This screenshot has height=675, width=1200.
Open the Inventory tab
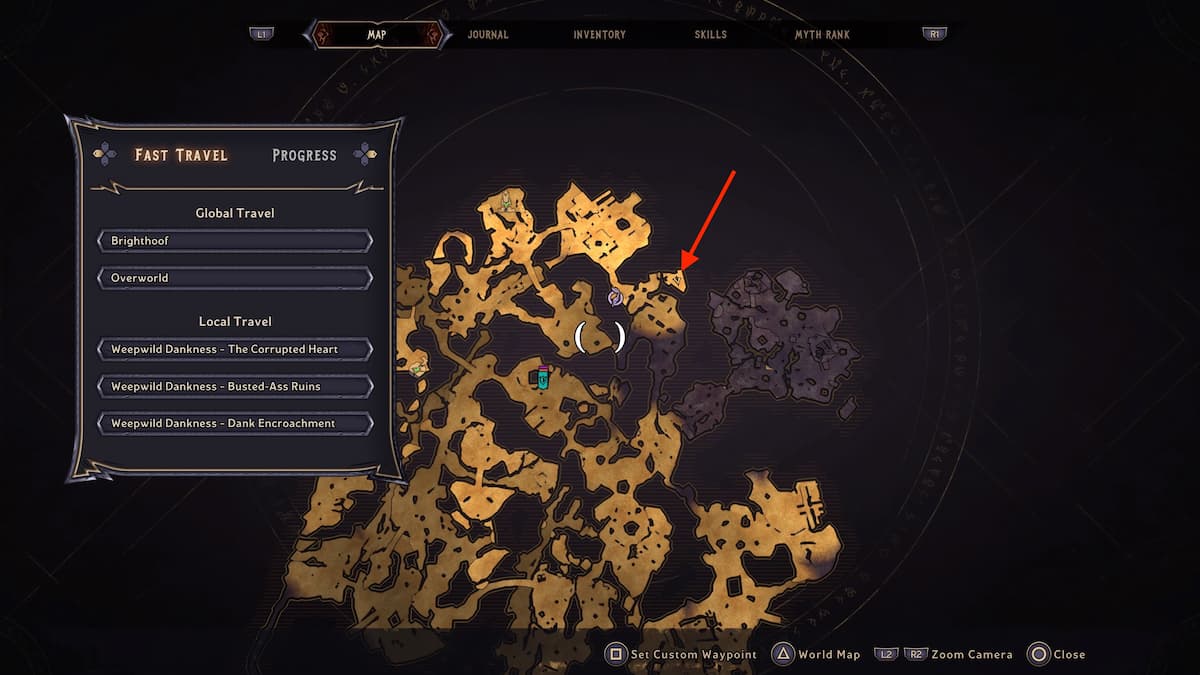point(600,35)
